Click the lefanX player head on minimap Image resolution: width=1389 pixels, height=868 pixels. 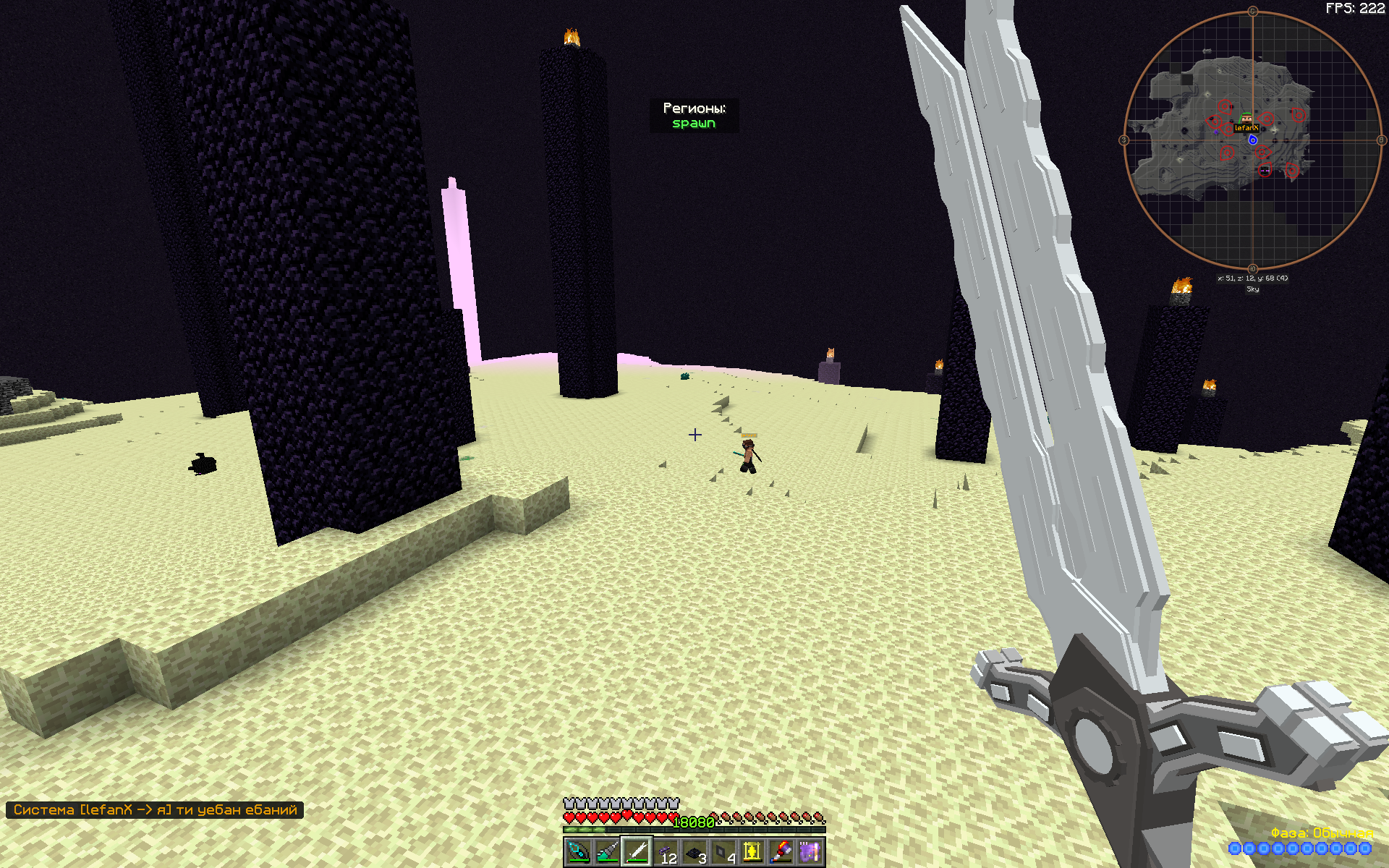(x=1246, y=118)
